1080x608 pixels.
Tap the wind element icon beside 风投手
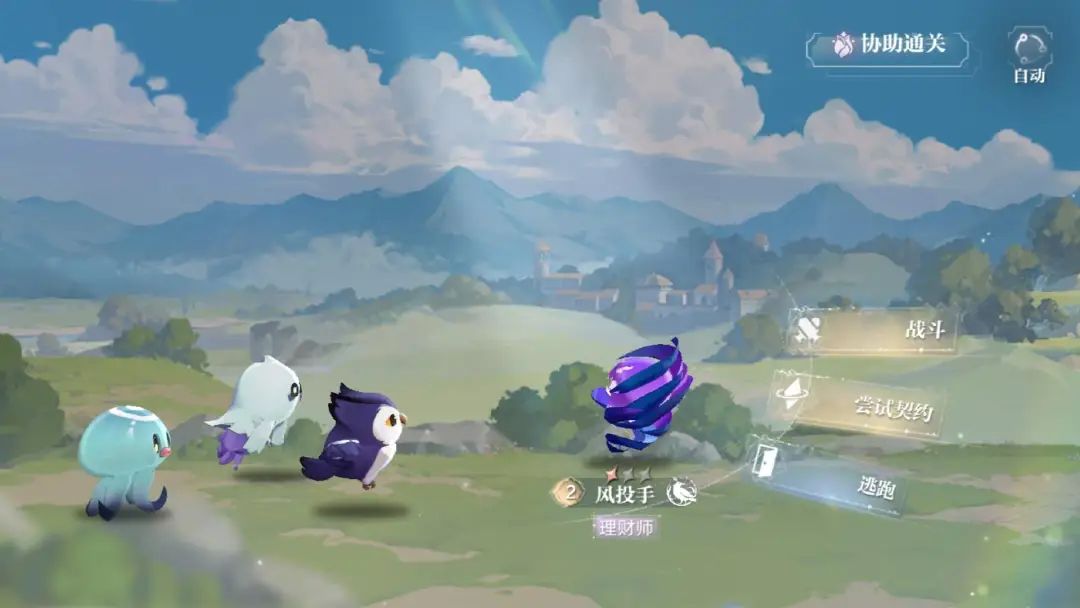(683, 491)
